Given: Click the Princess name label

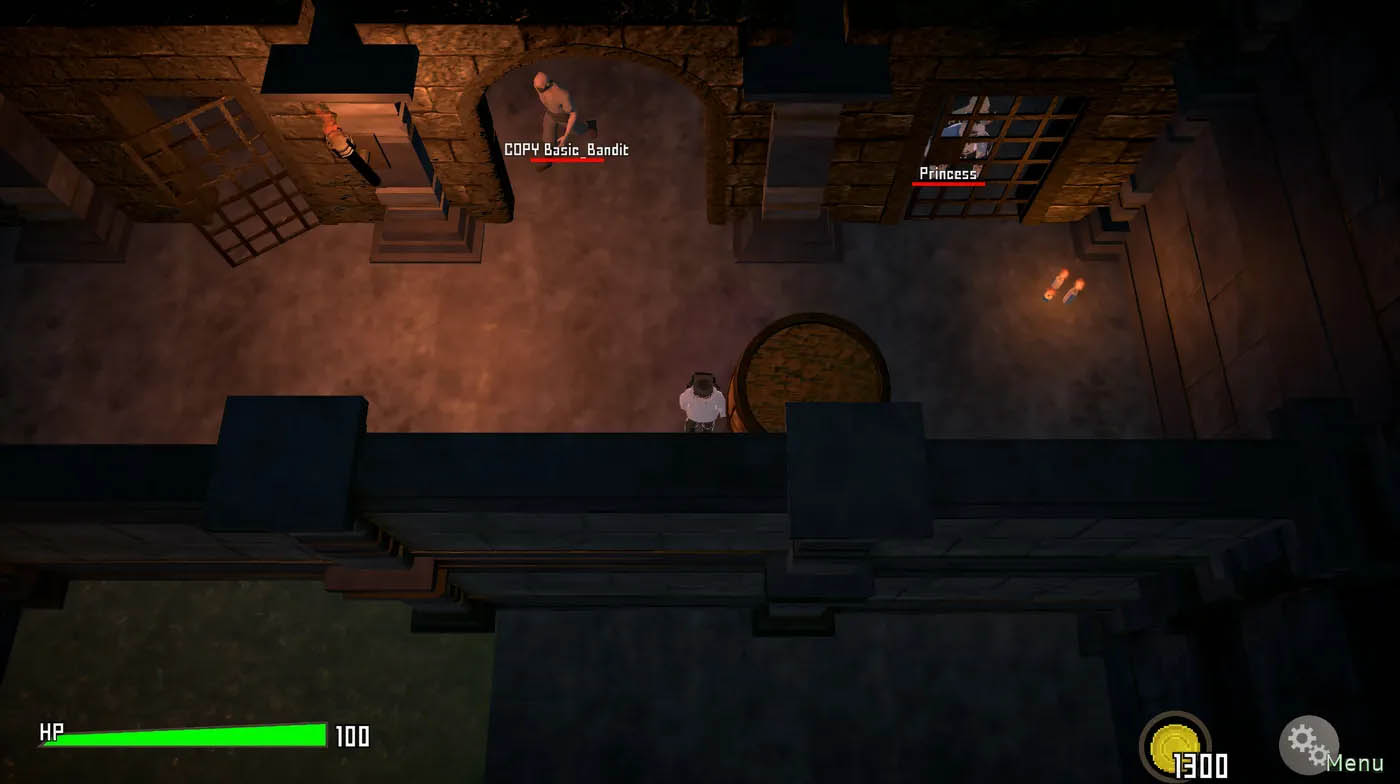Looking at the screenshot, I should (x=945, y=173).
